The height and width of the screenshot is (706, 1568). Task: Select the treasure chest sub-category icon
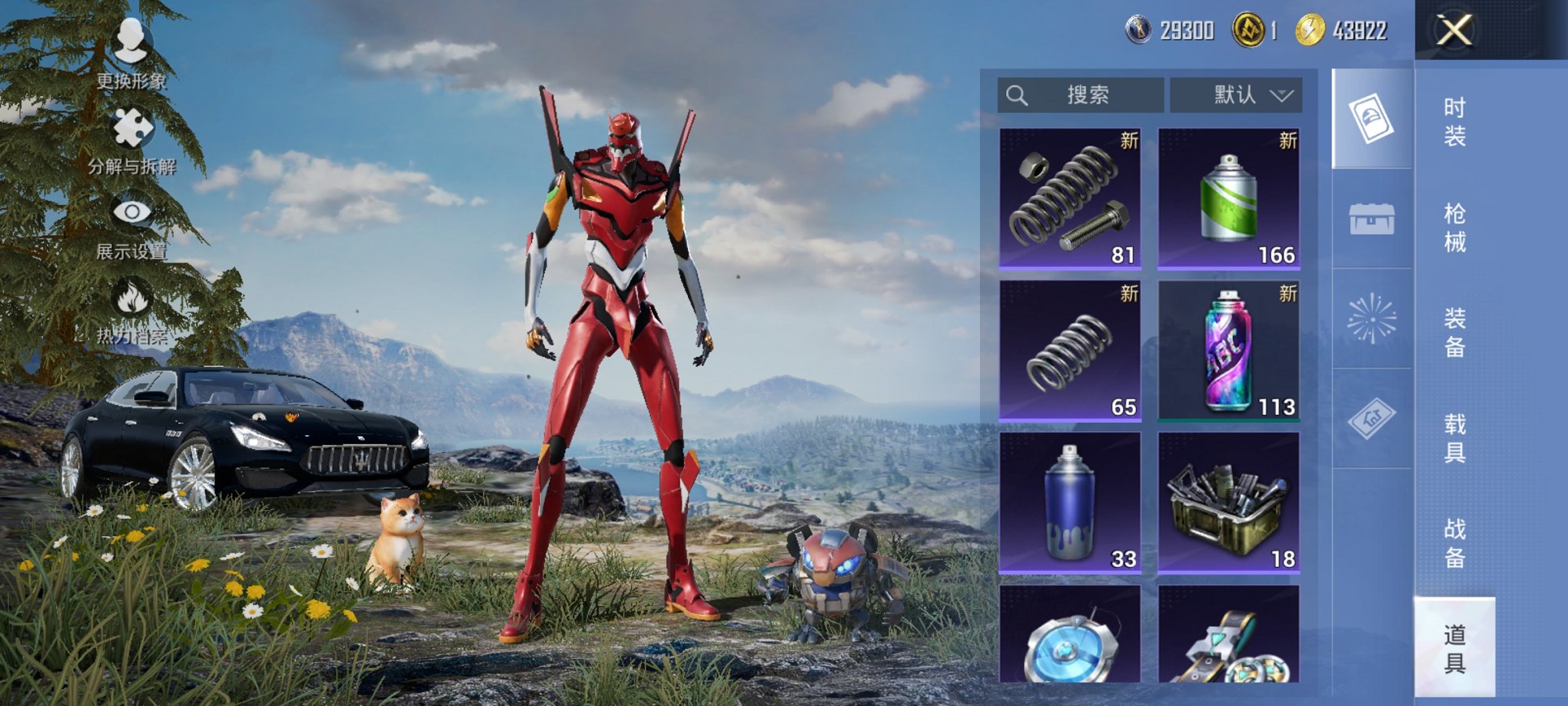click(x=1372, y=219)
